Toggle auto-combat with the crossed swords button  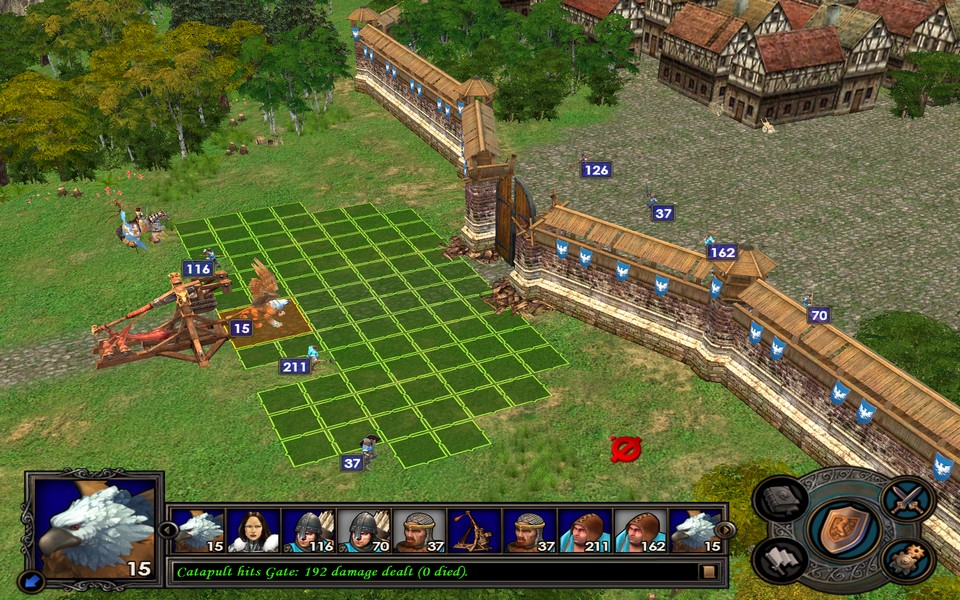(908, 500)
